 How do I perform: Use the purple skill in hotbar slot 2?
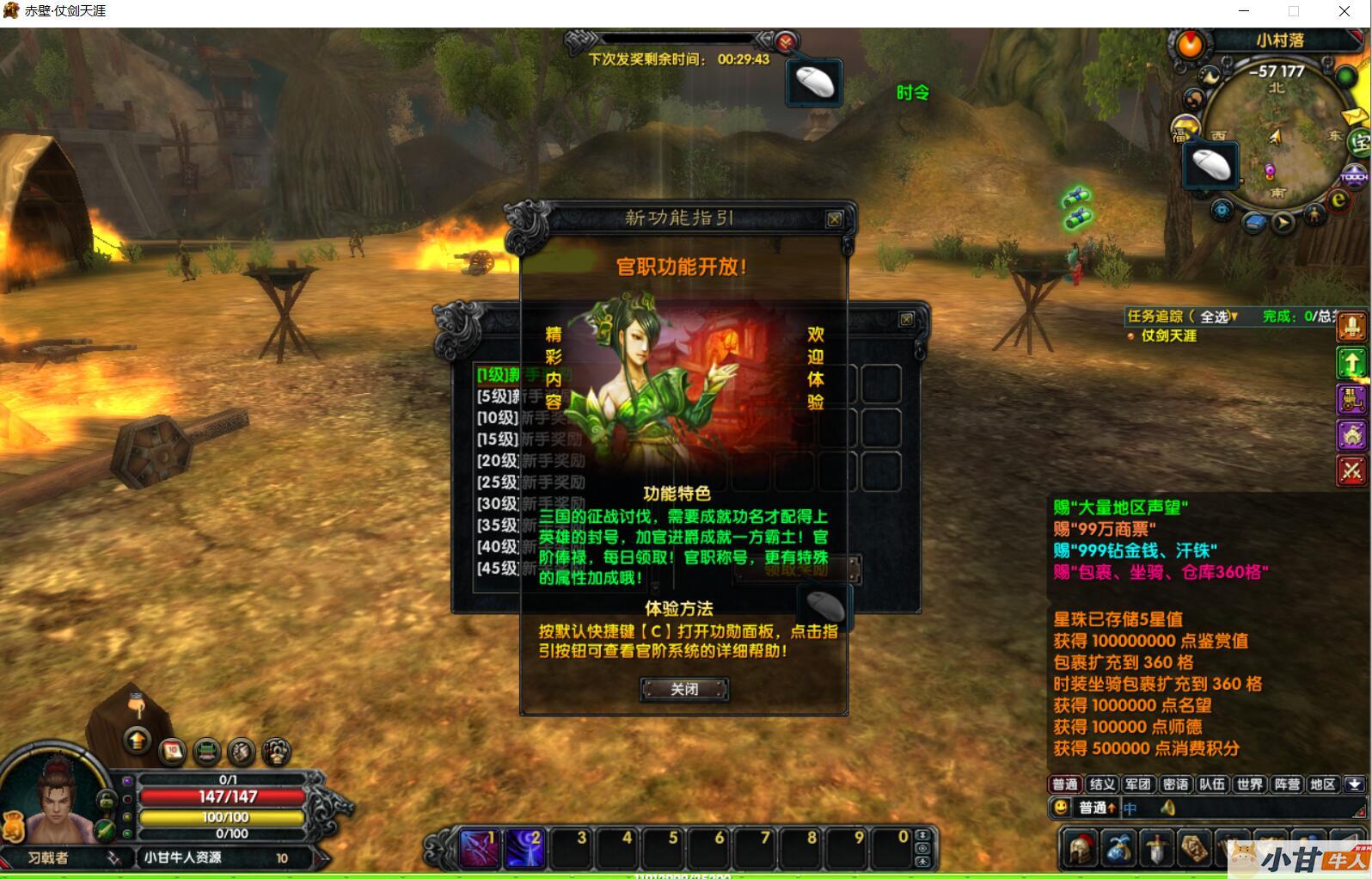pyautogui.click(x=524, y=848)
